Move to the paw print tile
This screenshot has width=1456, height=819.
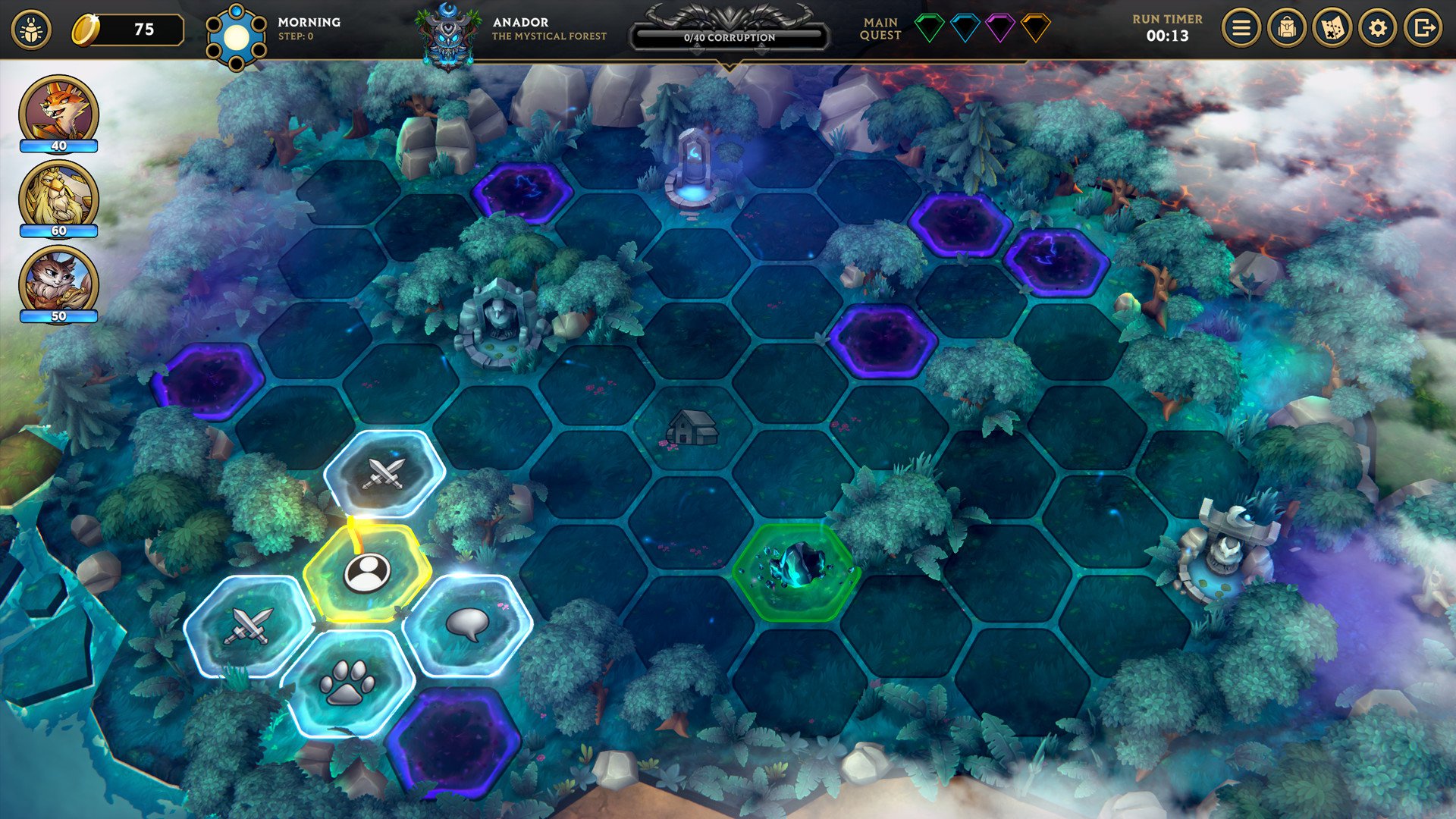(x=347, y=682)
